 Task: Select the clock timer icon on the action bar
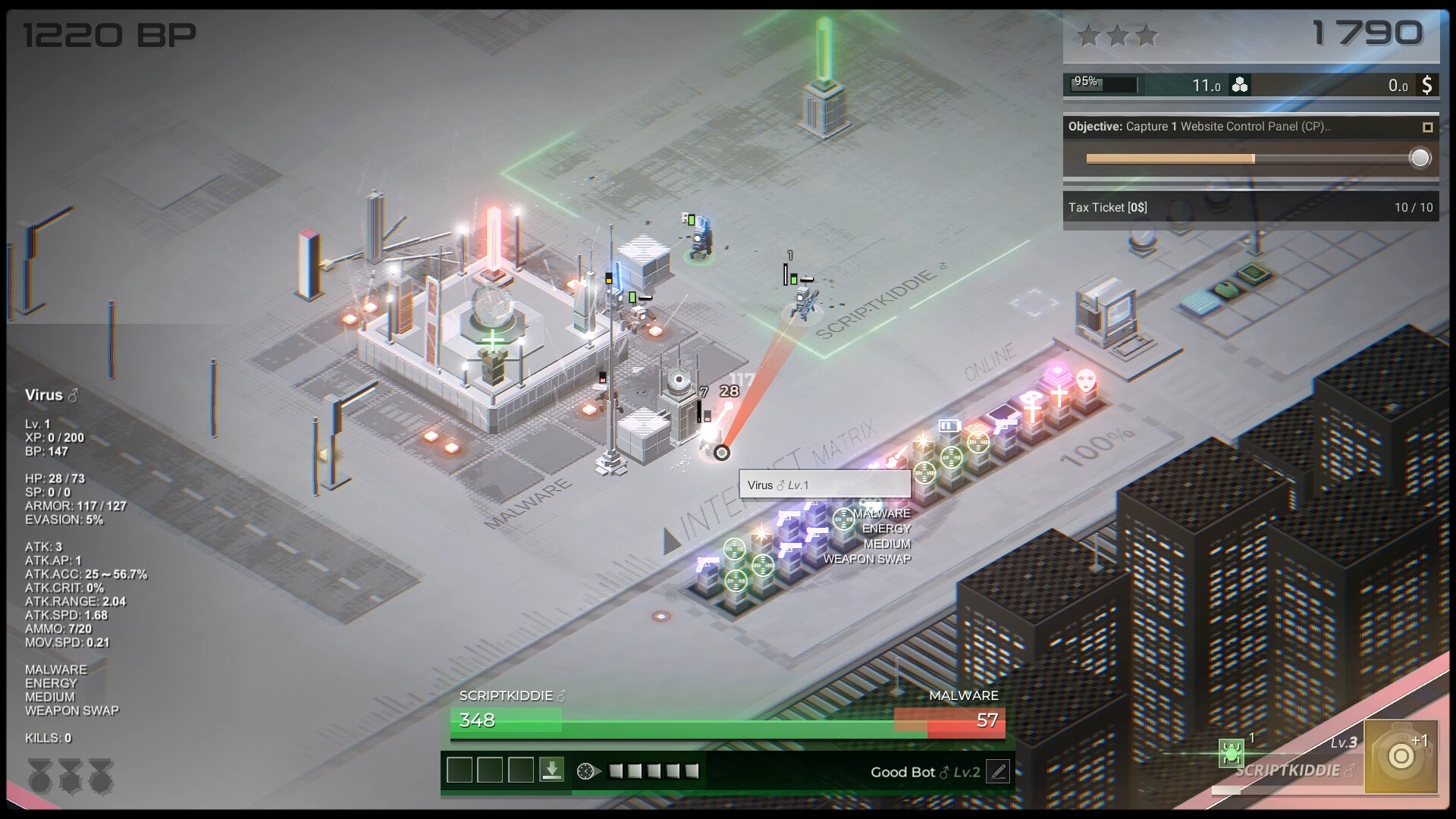pos(585,771)
